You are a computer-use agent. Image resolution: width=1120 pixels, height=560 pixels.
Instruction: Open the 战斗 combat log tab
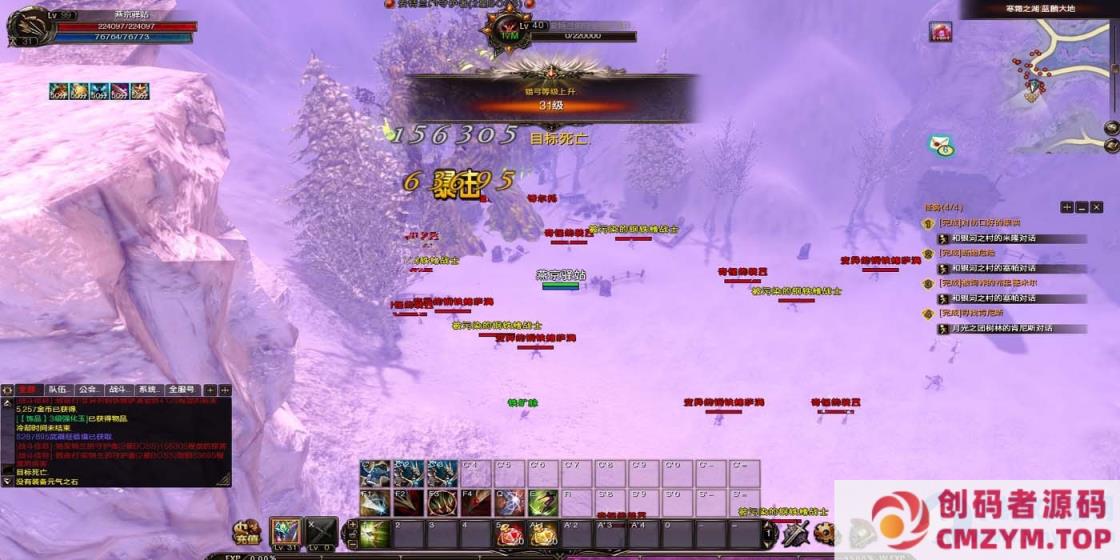point(118,390)
